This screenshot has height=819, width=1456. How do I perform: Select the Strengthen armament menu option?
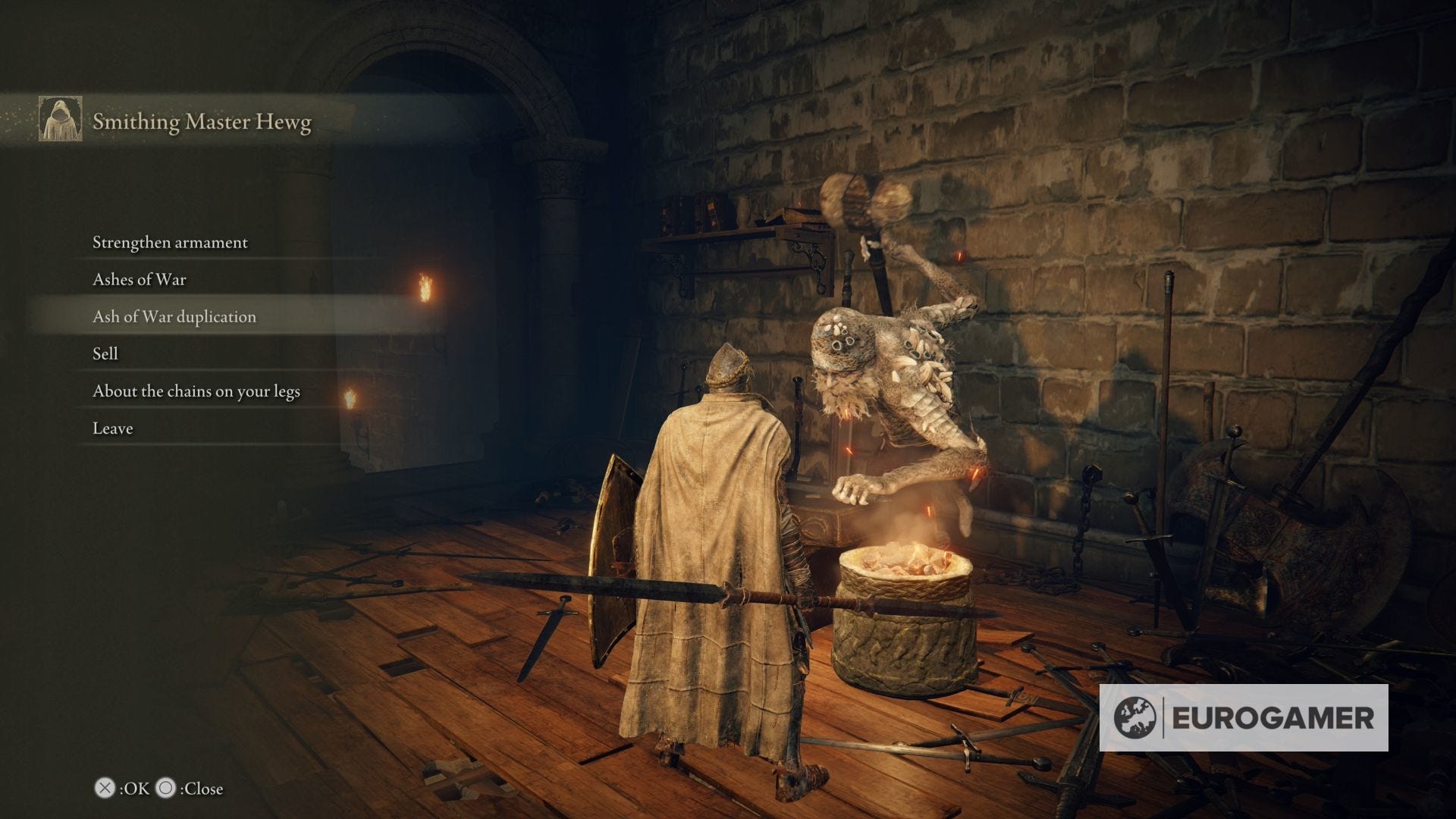coord(169,243)
